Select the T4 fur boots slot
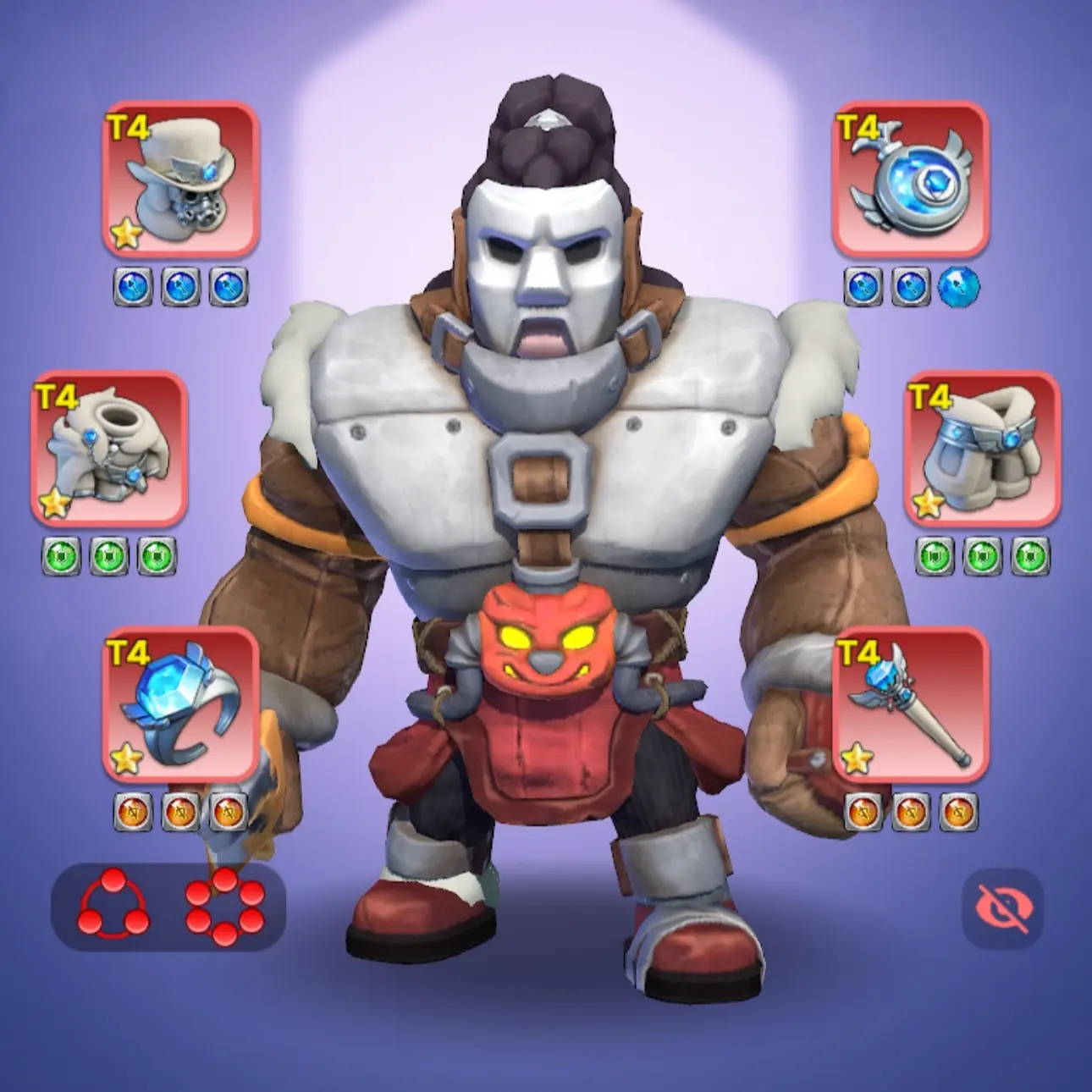The height and width of the screenshot is (1092, 1092). 982,449
